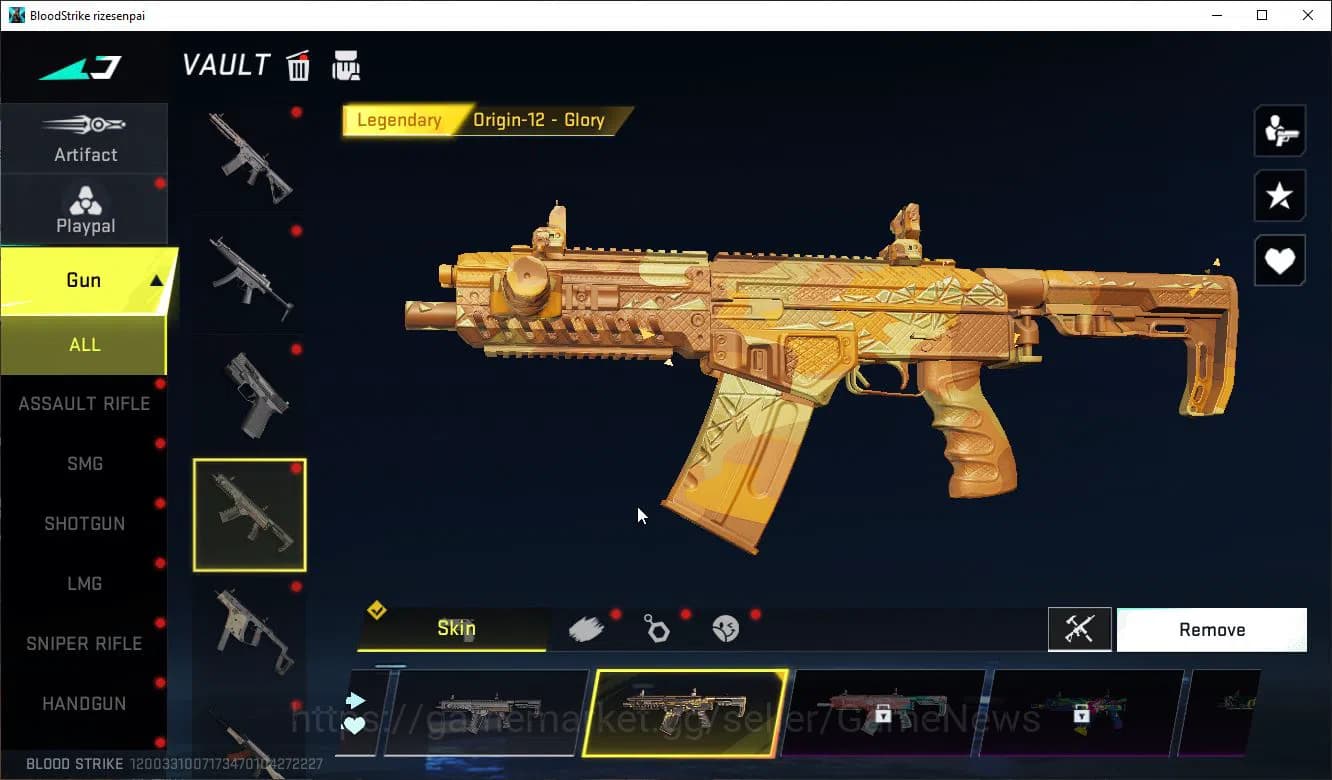Click the second icon right of VAULT title
1332x780 pixels.
coord(345,64)
